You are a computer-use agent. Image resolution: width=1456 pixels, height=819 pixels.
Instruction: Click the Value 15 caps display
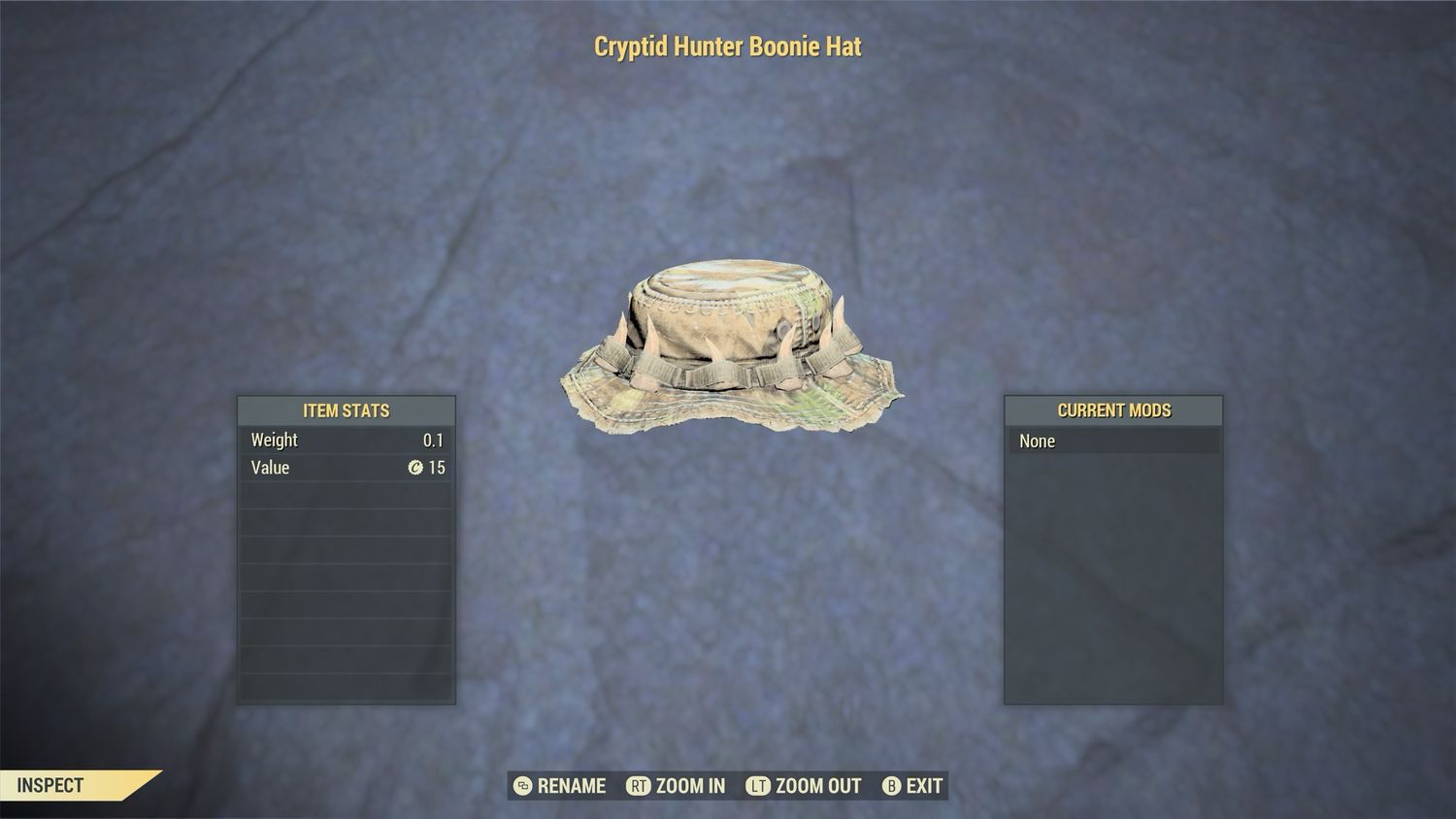tap(429, 468)
